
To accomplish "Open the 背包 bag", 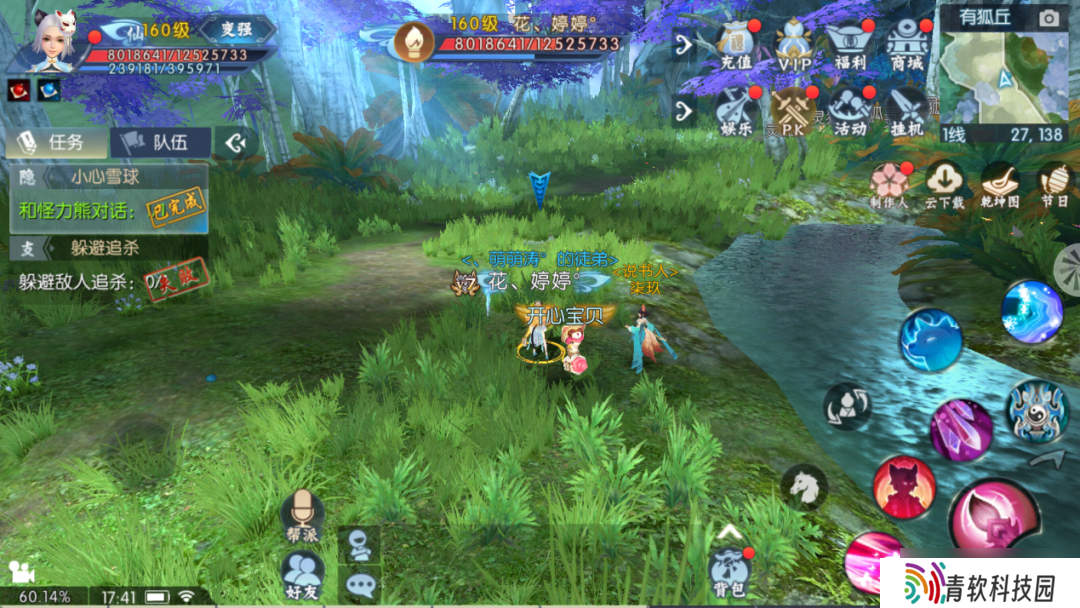I will click(730, 574).
